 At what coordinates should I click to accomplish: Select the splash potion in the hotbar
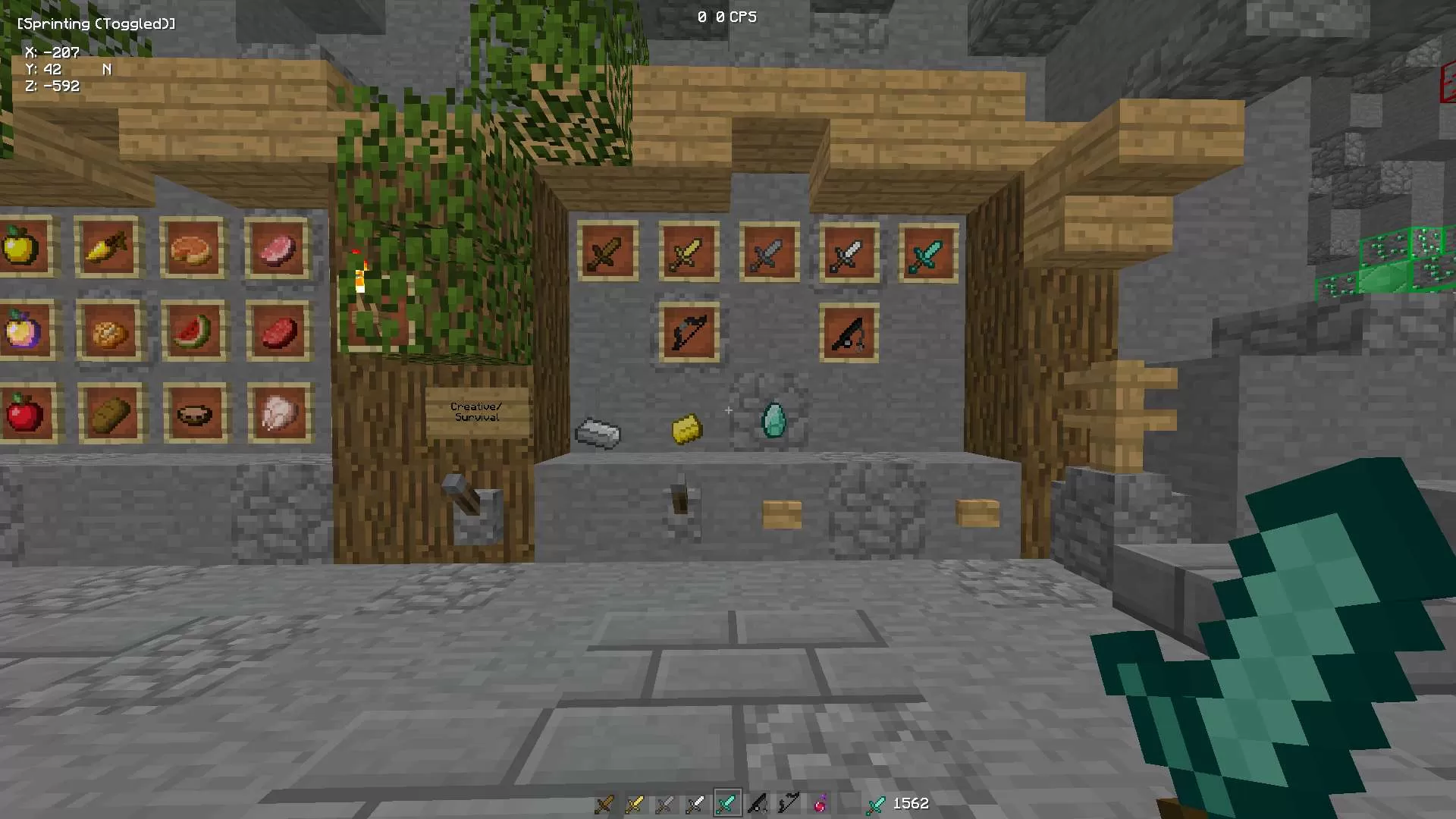point(820,803)
